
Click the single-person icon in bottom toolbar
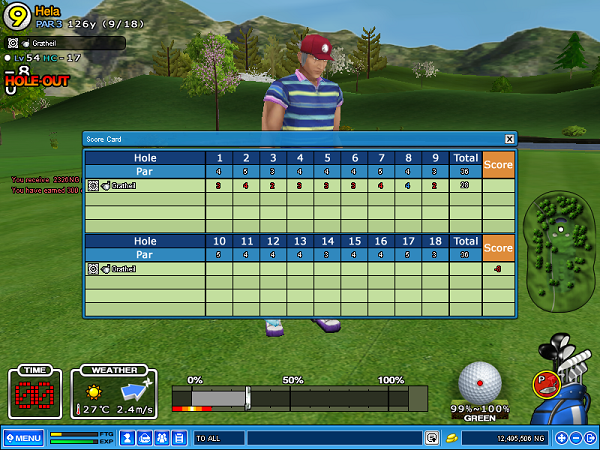tap(128, 438)
